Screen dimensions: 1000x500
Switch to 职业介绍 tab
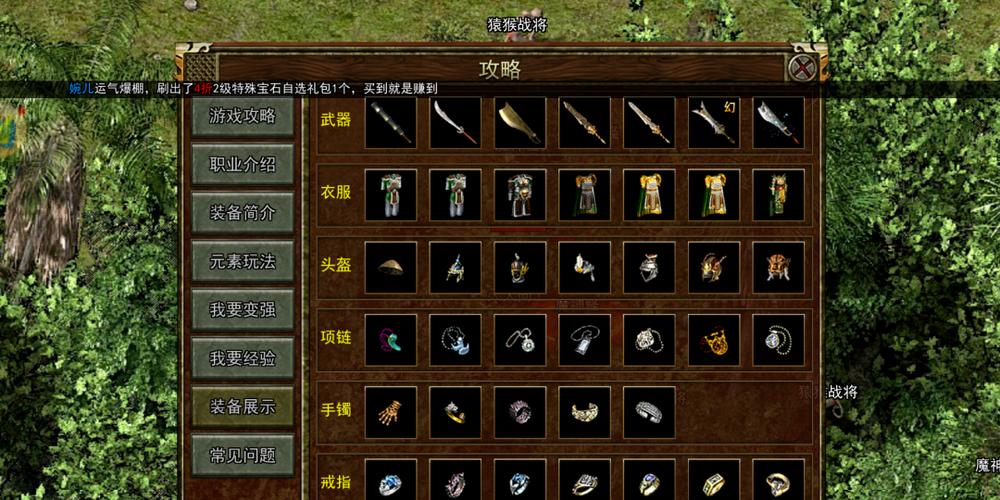(242, 165)
